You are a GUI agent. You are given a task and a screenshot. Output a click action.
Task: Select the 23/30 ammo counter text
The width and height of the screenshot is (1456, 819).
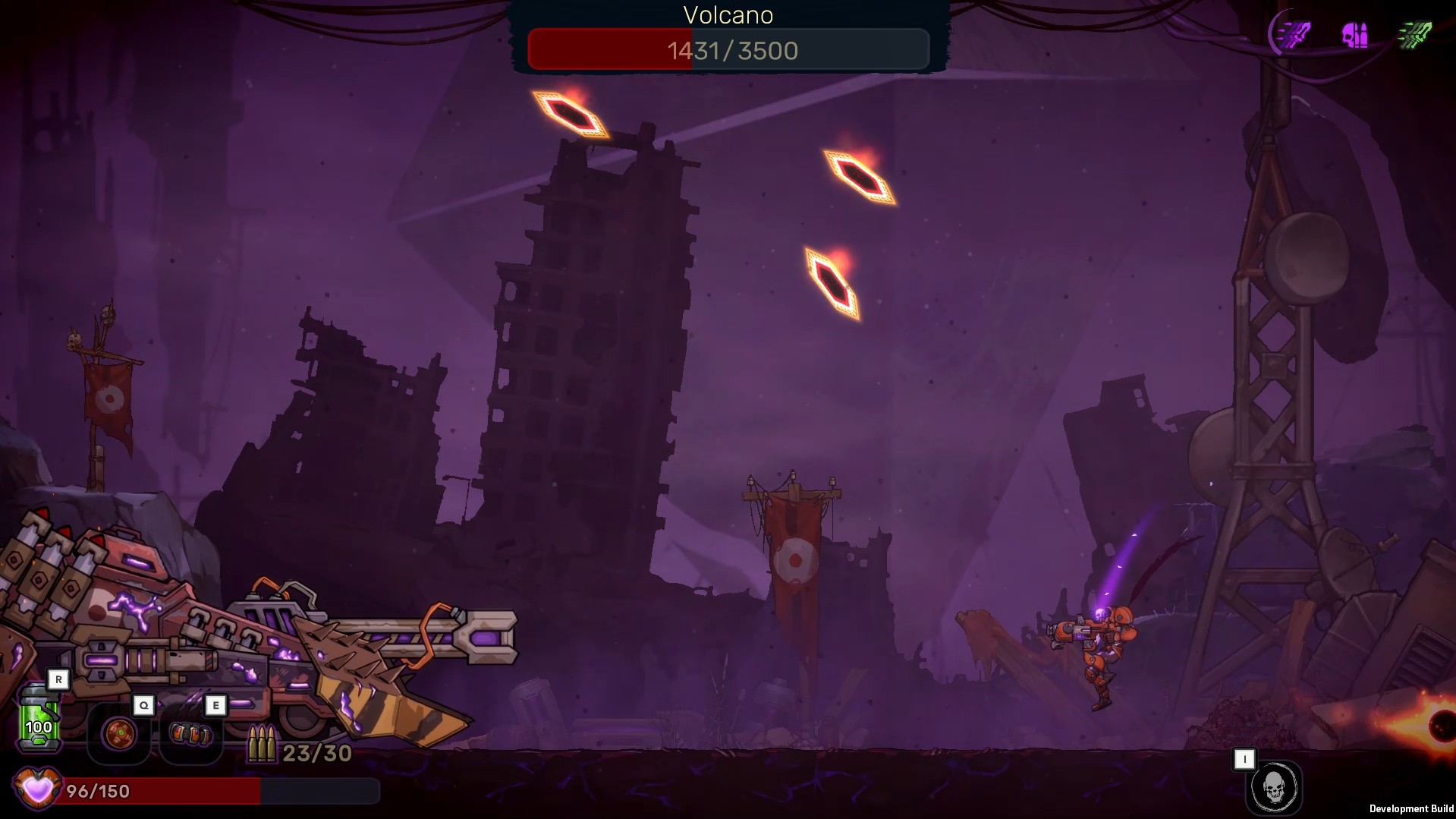click(x=316, y=753)
